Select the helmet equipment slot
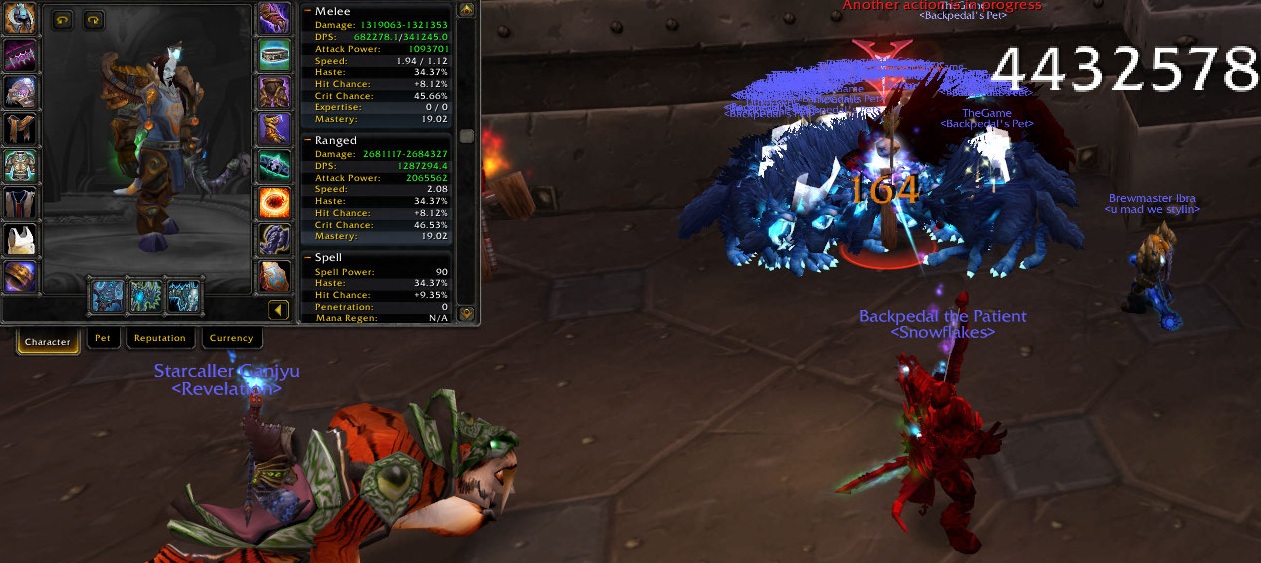Screen dimensions: 1261x563 (21, 16)
